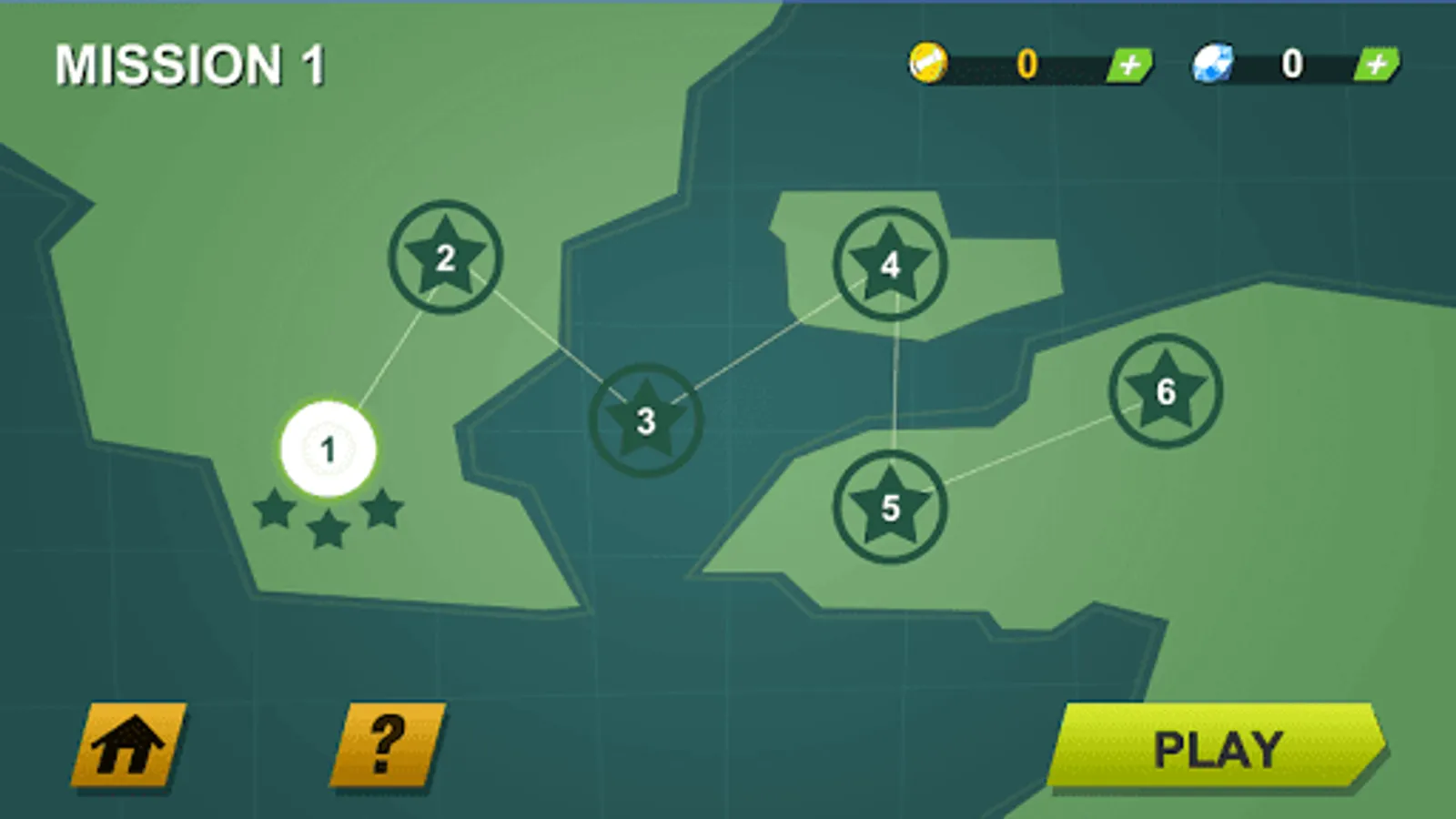The width and height of the screenshot is (1456, 819).
Task: Tap the highlighted white circle around level 1
Action: pos(329,448)
